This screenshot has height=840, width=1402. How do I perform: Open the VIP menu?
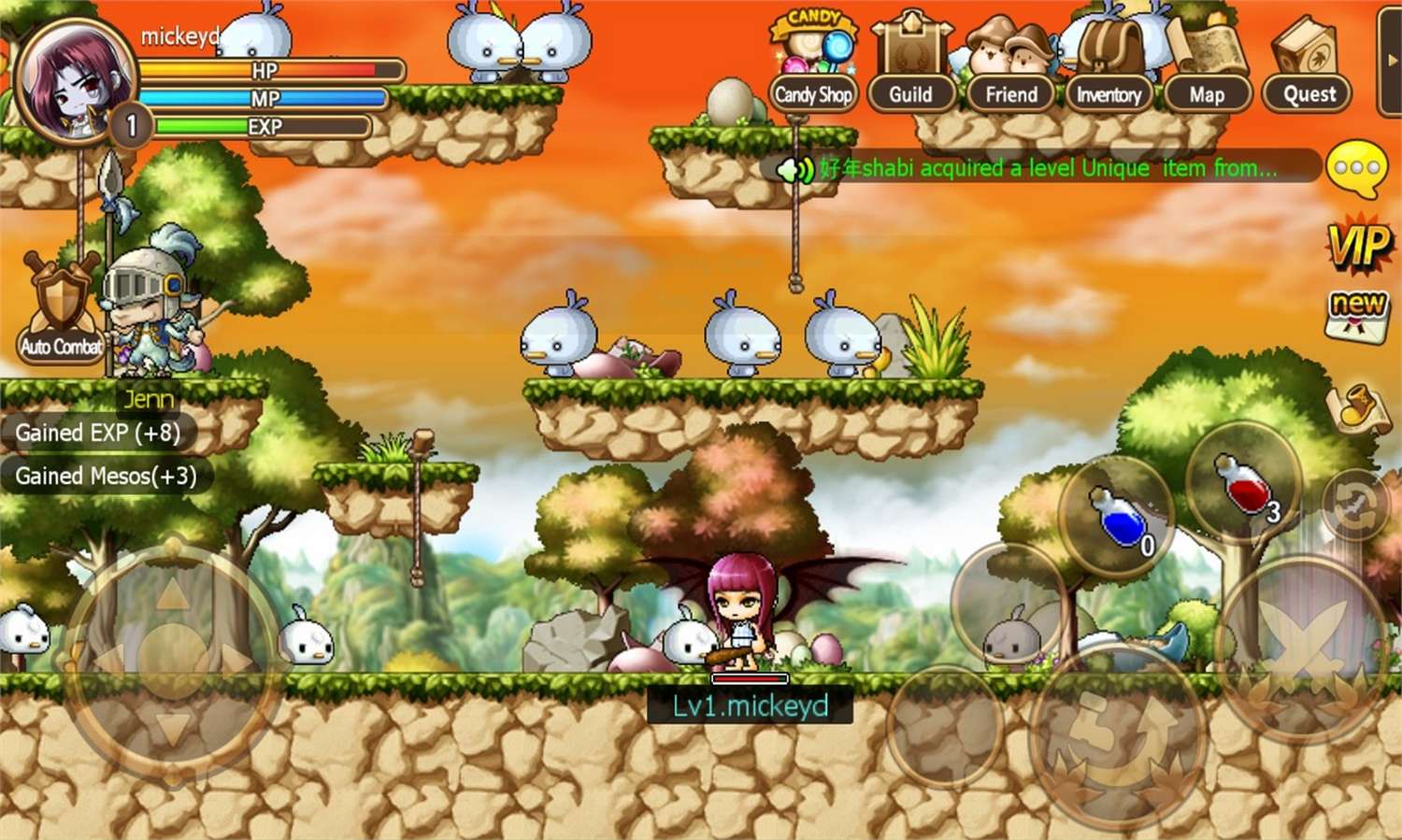1358,246
